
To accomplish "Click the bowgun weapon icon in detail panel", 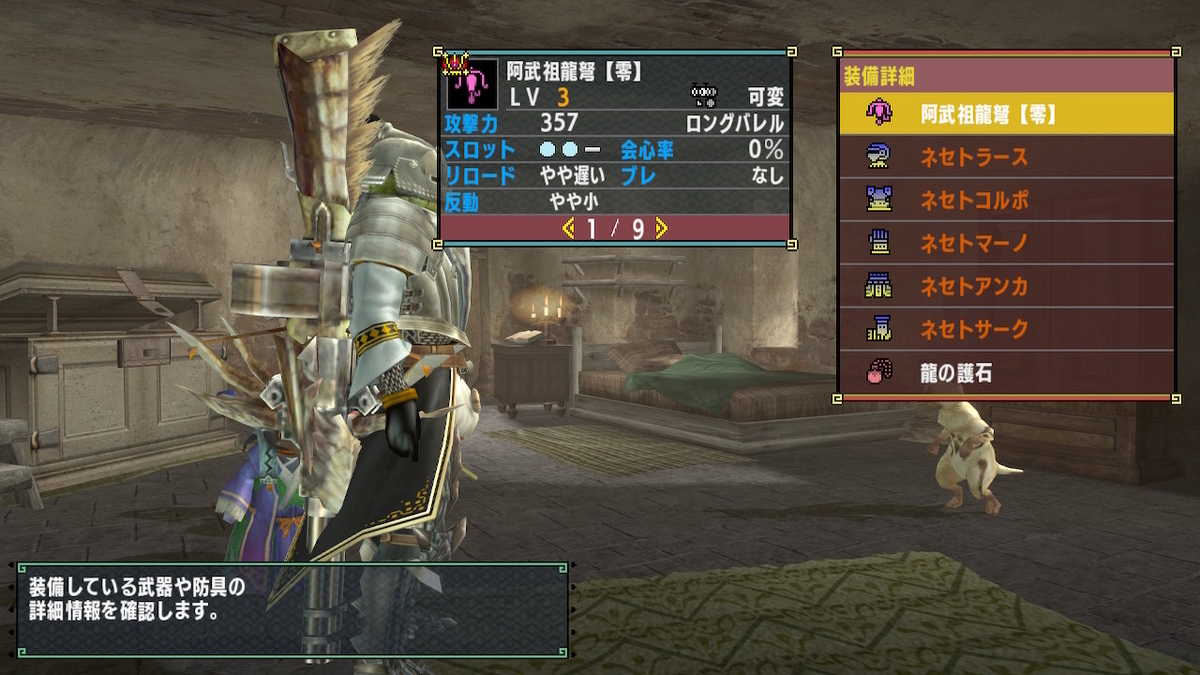I will point(471,85).
